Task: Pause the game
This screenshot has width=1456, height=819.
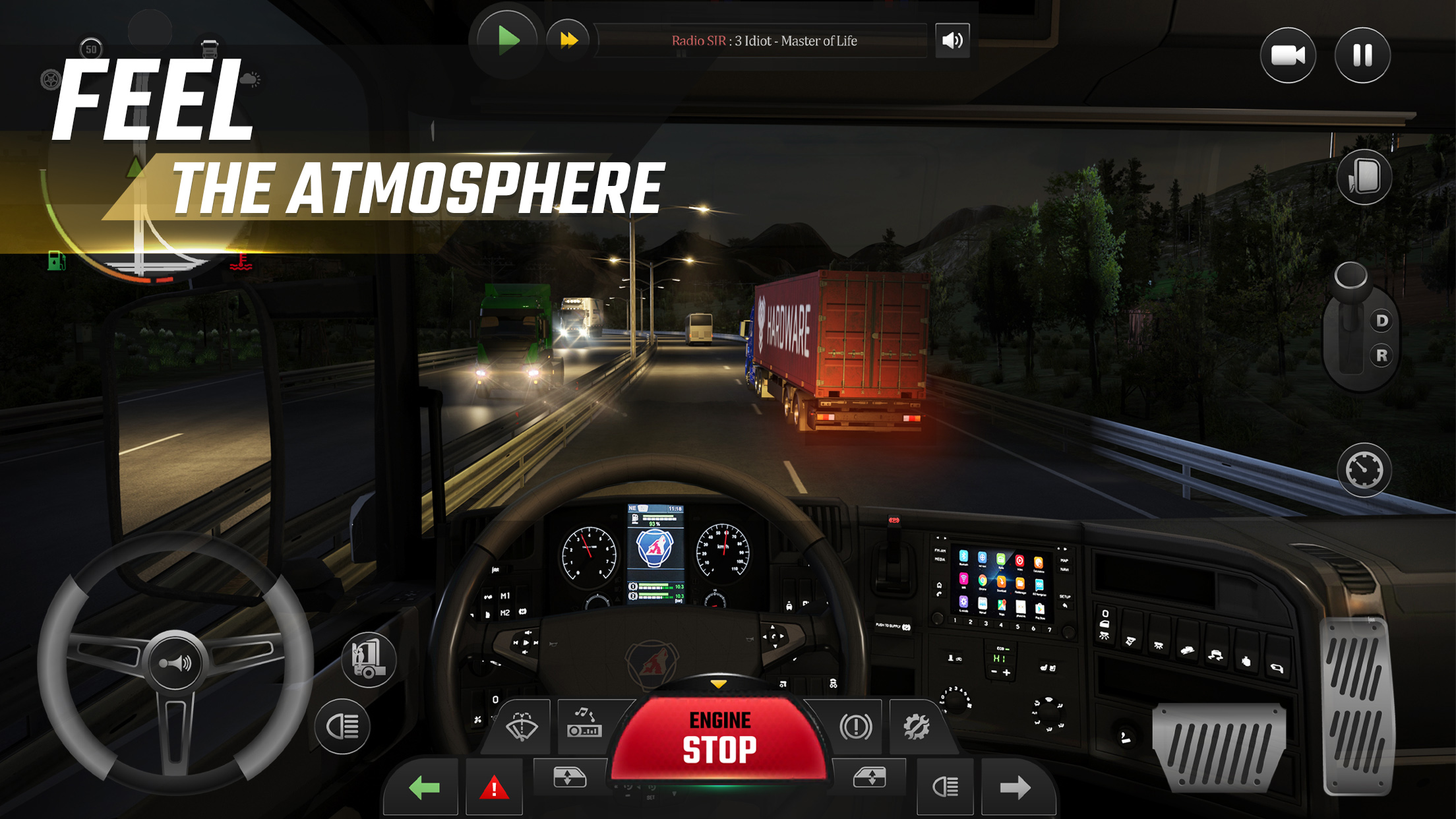Action: (1362, 55)
